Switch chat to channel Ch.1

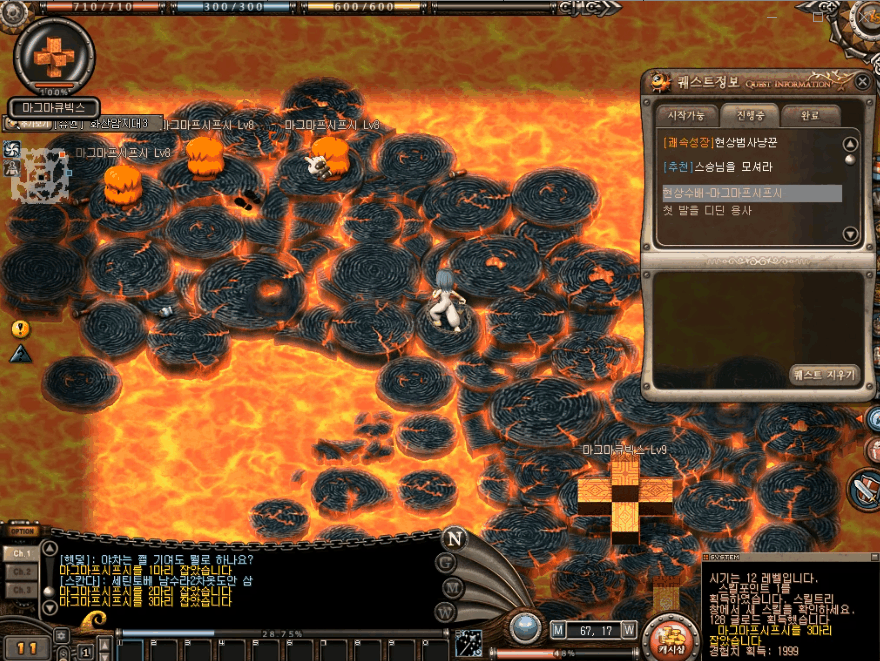(21, 553)
